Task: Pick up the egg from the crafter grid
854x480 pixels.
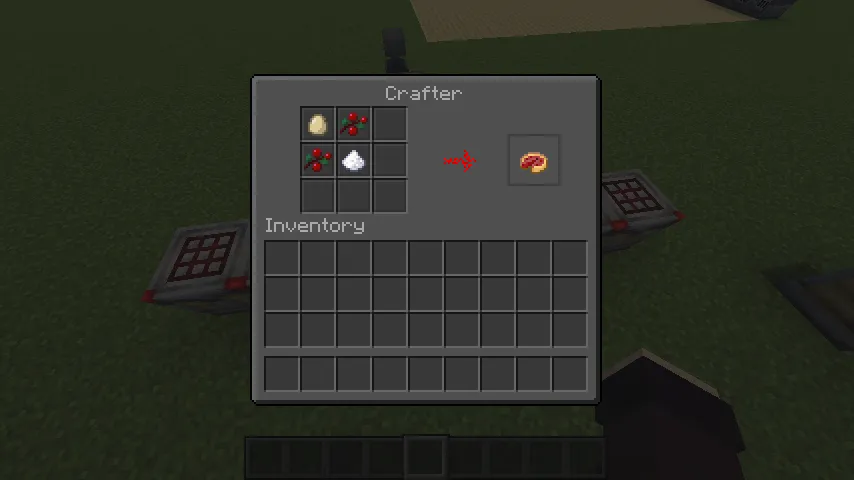Action: tap(318, 125)
